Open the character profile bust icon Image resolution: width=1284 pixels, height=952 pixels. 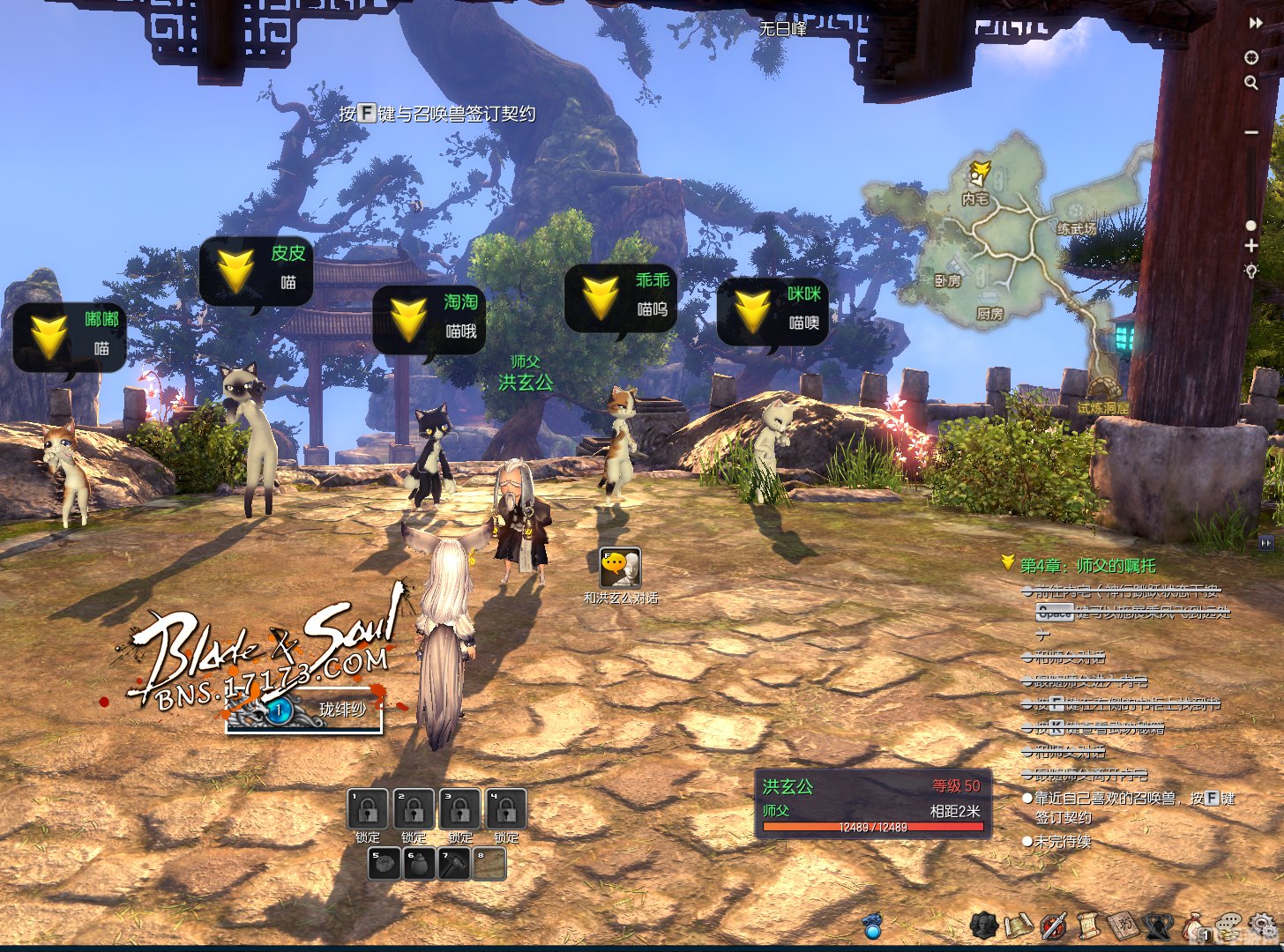[x=984, y=926]
